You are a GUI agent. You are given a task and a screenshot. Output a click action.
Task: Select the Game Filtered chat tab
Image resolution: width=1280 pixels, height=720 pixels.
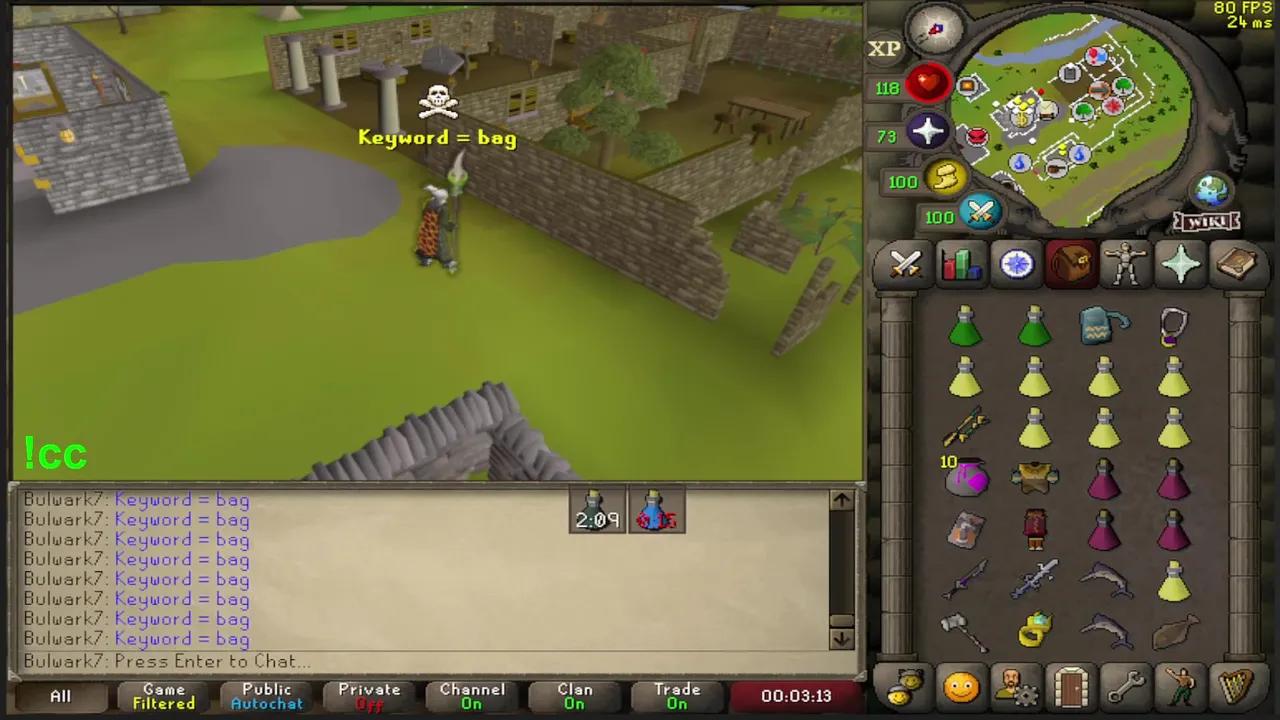163,695
